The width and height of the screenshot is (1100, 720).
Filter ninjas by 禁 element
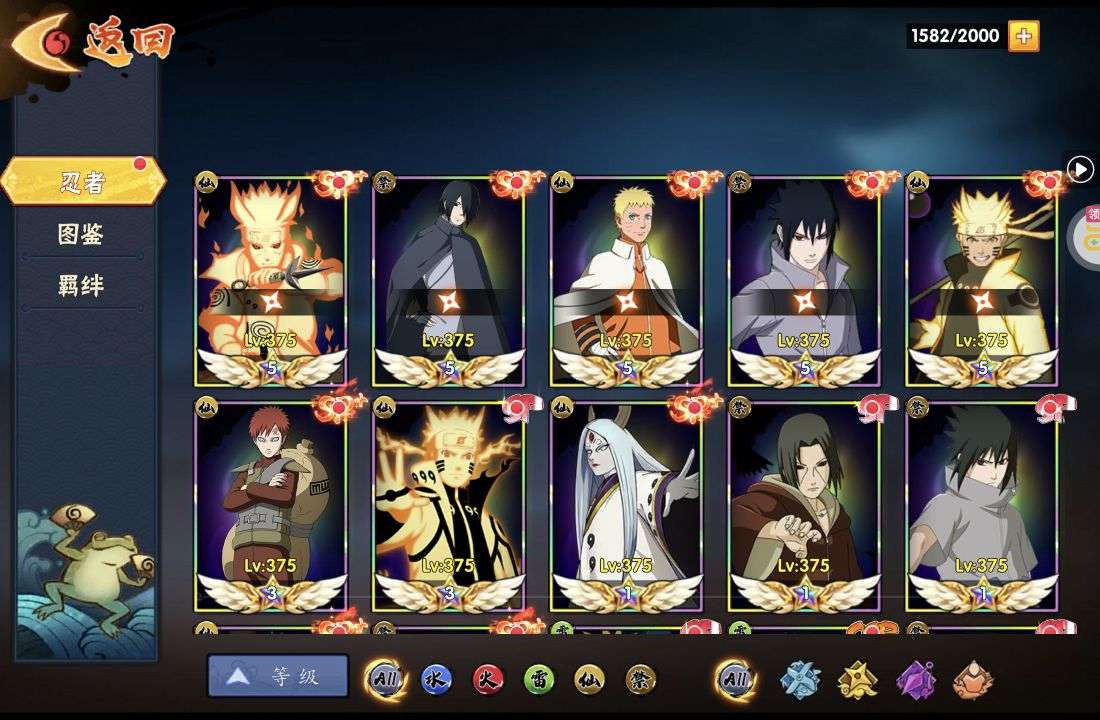[x=641, y=679]
